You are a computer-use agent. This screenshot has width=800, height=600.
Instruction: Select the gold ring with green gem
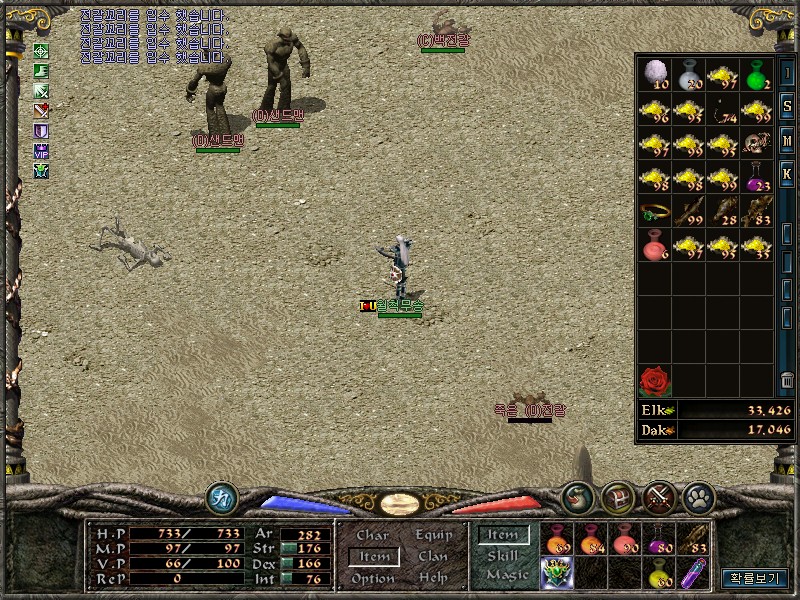click(655, 210)
